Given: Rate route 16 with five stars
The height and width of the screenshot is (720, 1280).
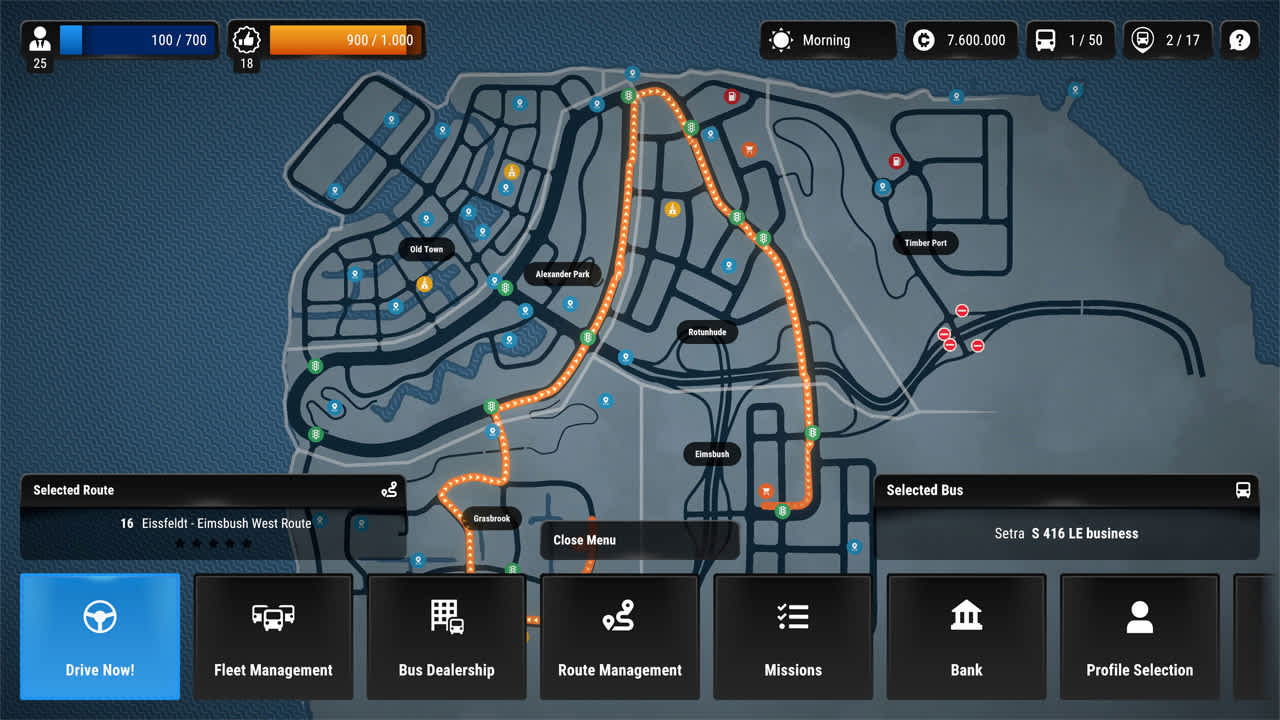Looking at the screenshot, I should coord(247,543).
